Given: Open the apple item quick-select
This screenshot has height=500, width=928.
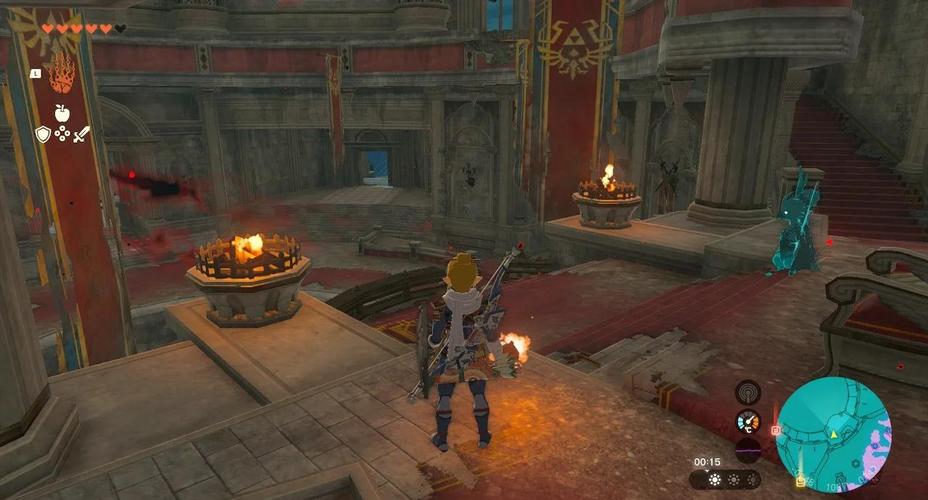Looking at the screenshot, I should (61, 110).
